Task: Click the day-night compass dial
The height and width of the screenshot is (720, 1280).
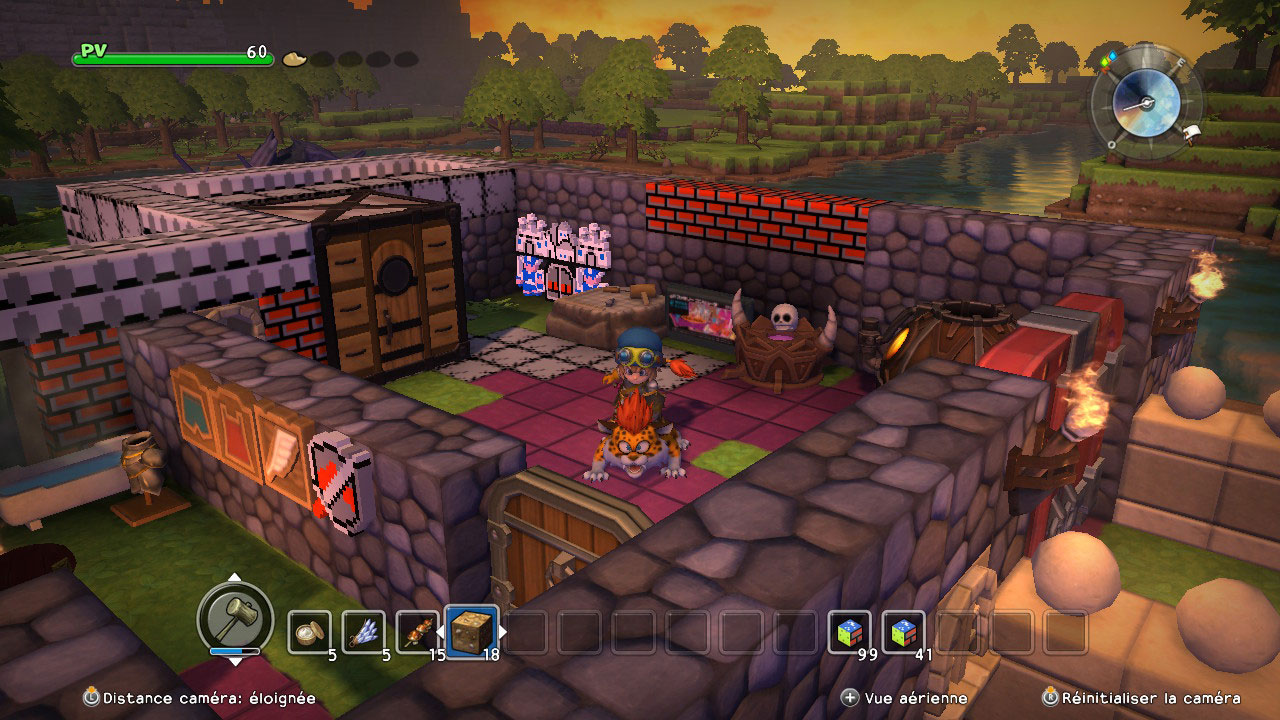Action: 1145,103
